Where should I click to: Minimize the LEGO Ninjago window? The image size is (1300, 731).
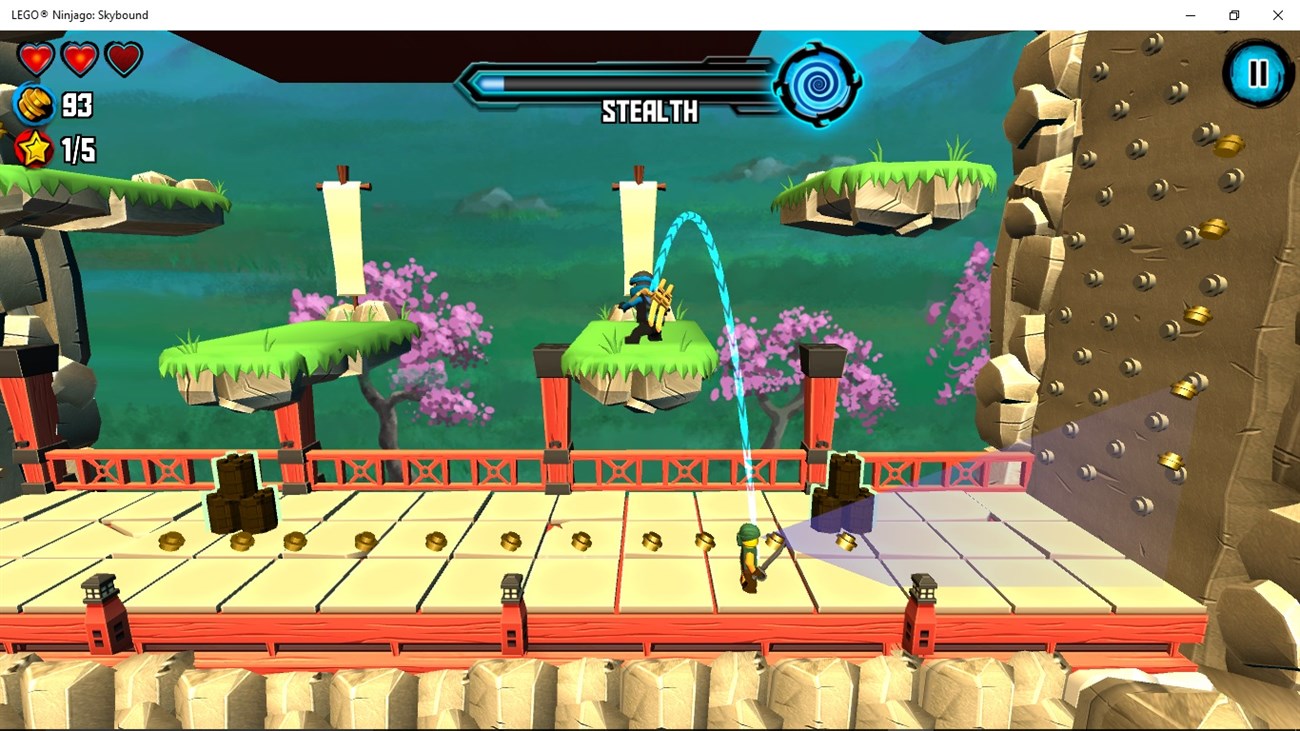coord(1189,15)
